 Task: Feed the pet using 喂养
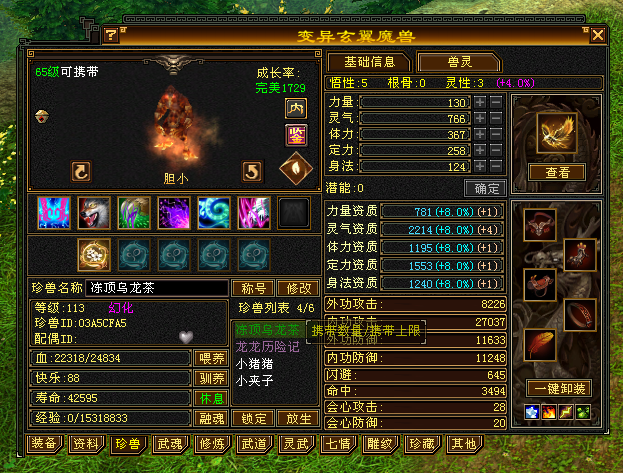(210, 358)
